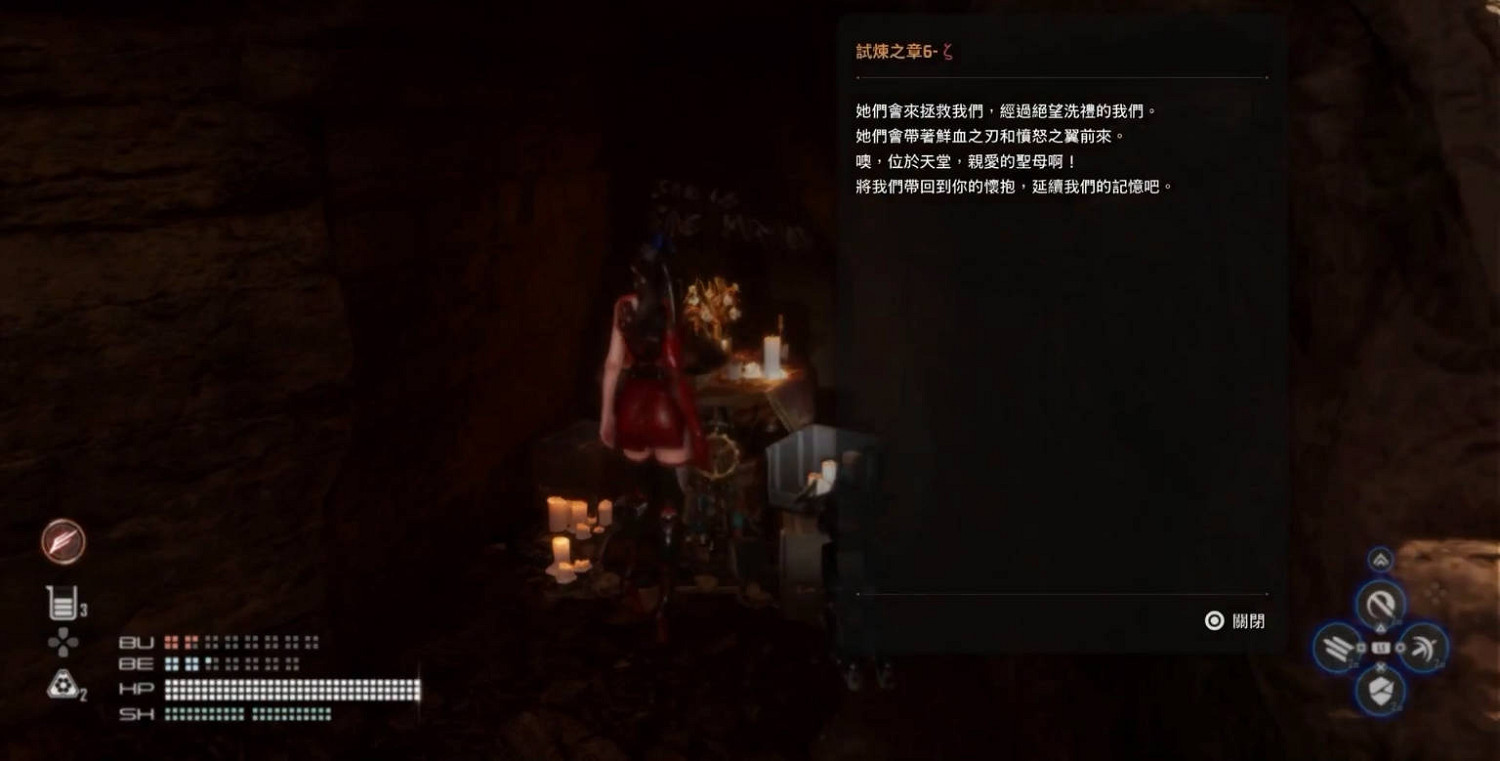Select the D-pad indicator icon
Viewport: 1500px width, 761px height.
coord(63,641)
